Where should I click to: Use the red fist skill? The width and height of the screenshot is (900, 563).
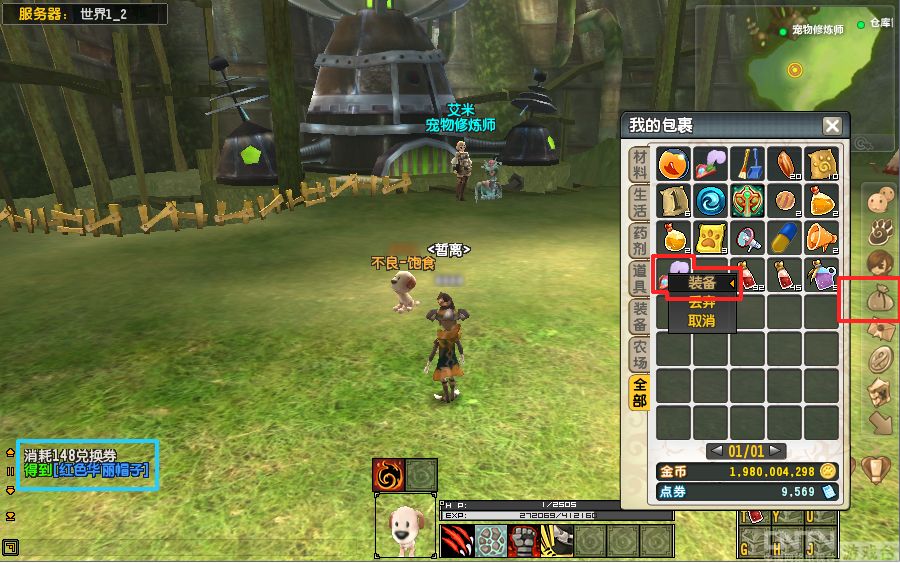click(x=523, y=541)
